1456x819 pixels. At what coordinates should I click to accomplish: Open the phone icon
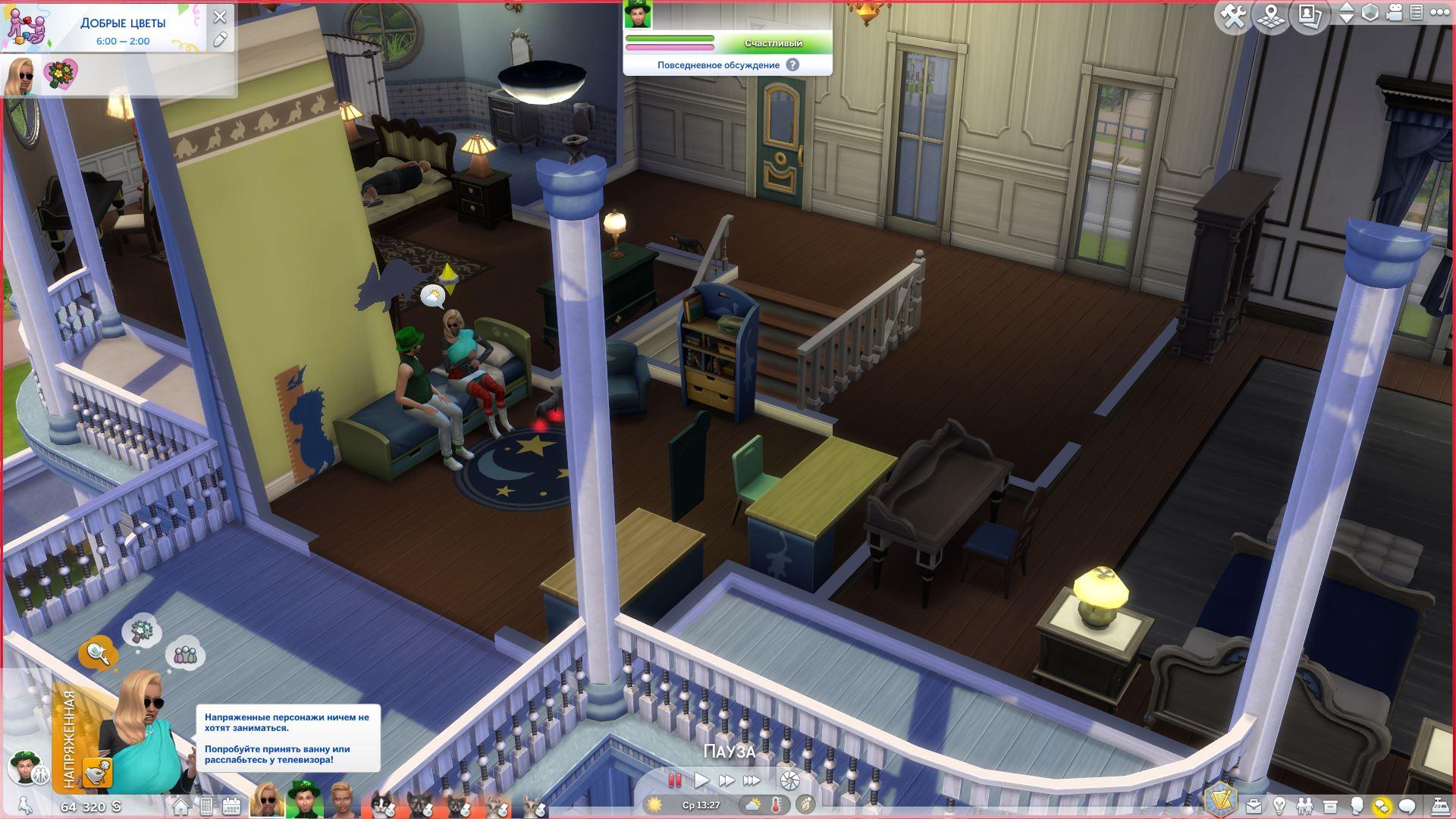pyautogui.click(x=206, y=806)
